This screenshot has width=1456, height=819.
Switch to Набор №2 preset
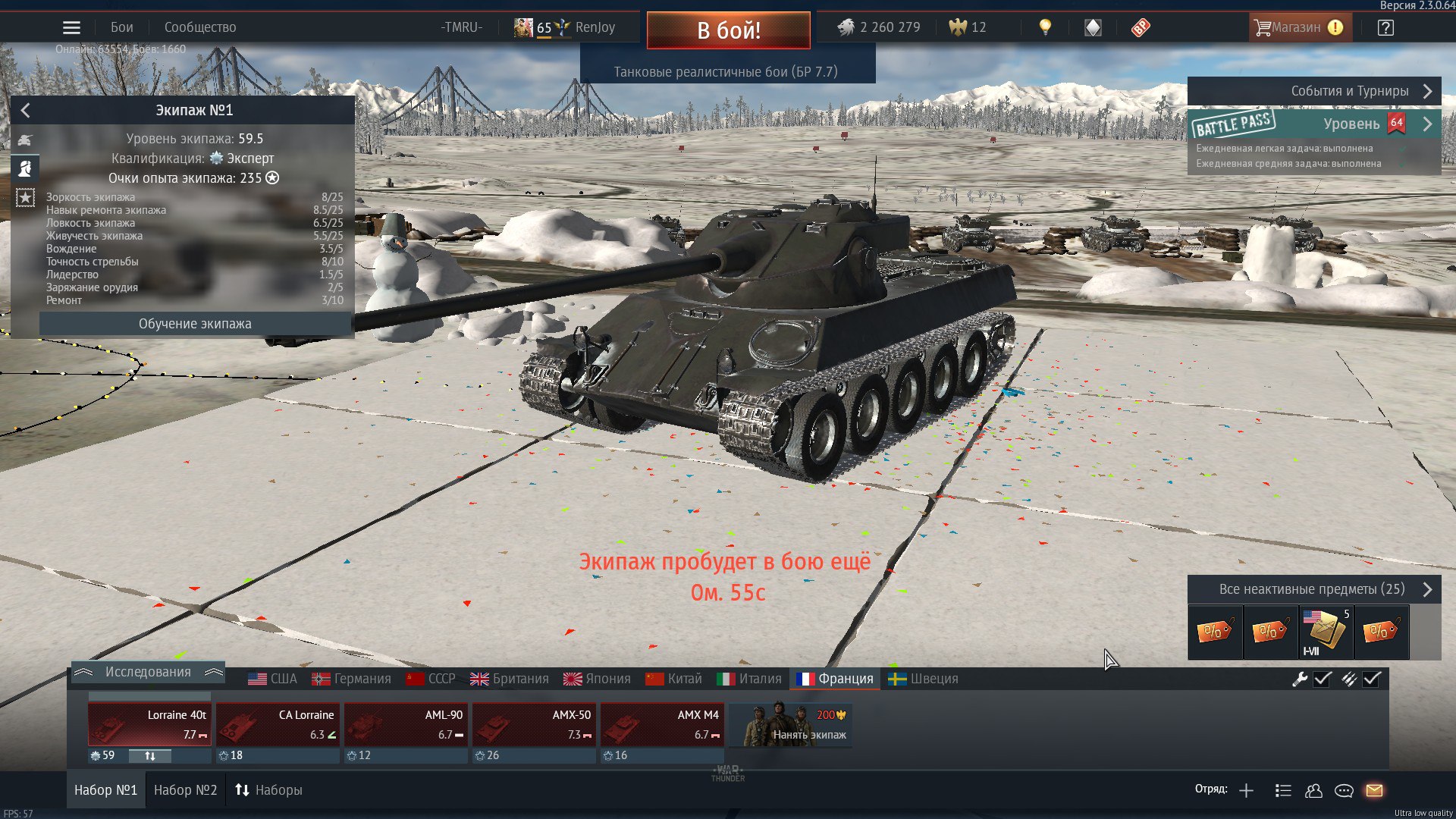coord(185,790)
